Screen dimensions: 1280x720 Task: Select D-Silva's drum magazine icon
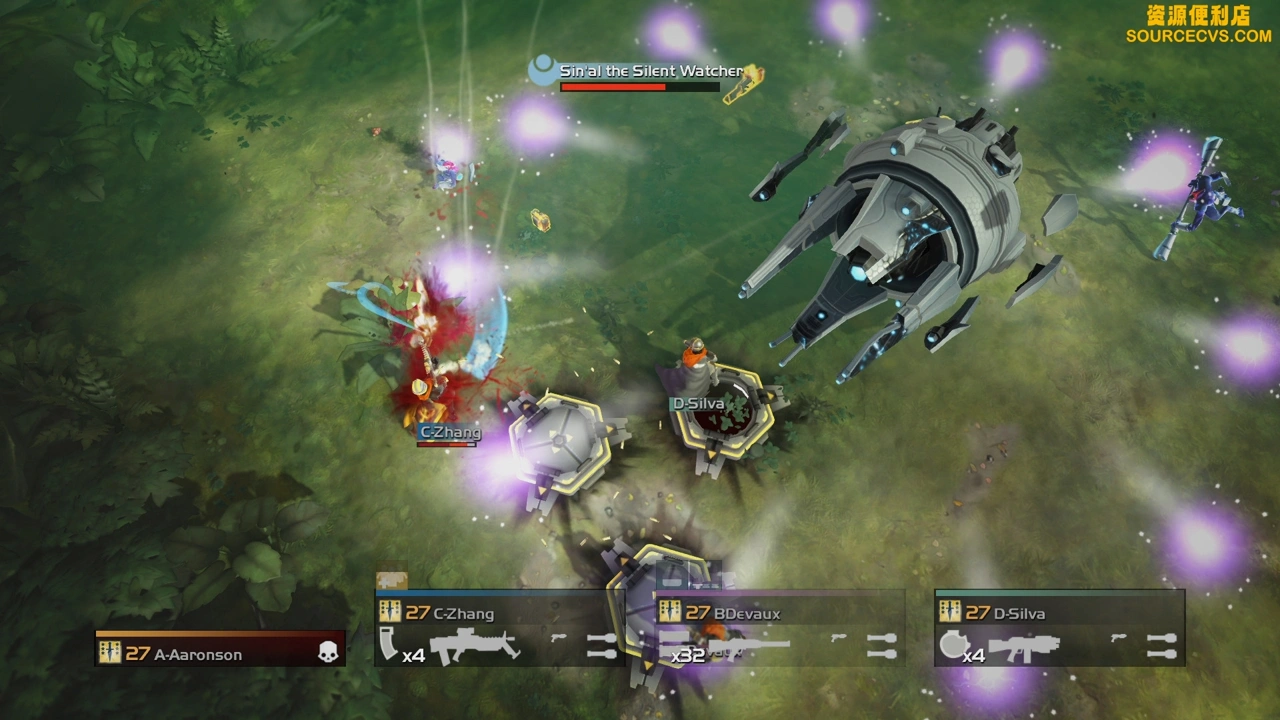951,645
